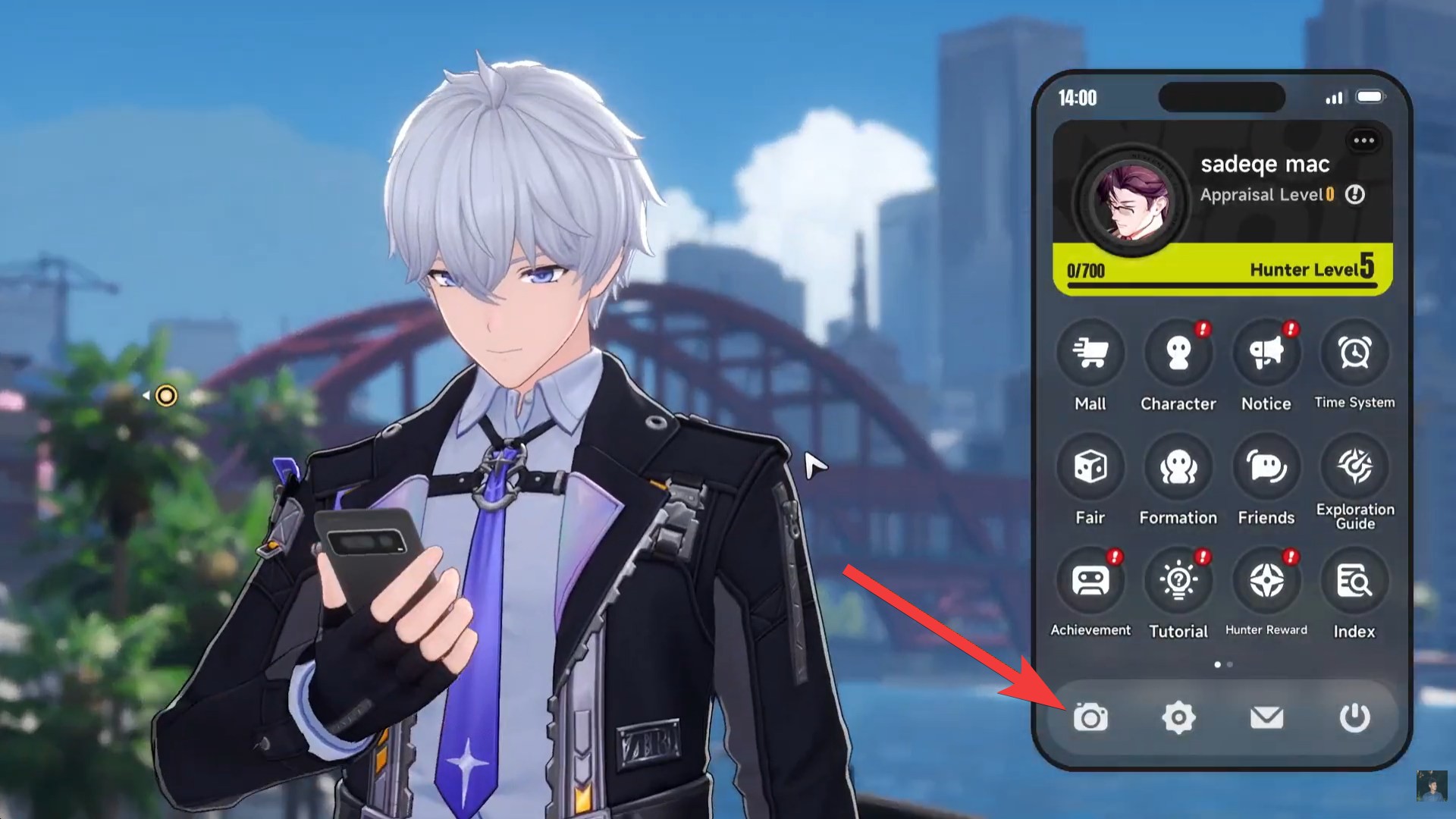The width and height of the screenshot is (1456, 819).
Task: Switch to the second app page dot
Action: point(1230,664)
